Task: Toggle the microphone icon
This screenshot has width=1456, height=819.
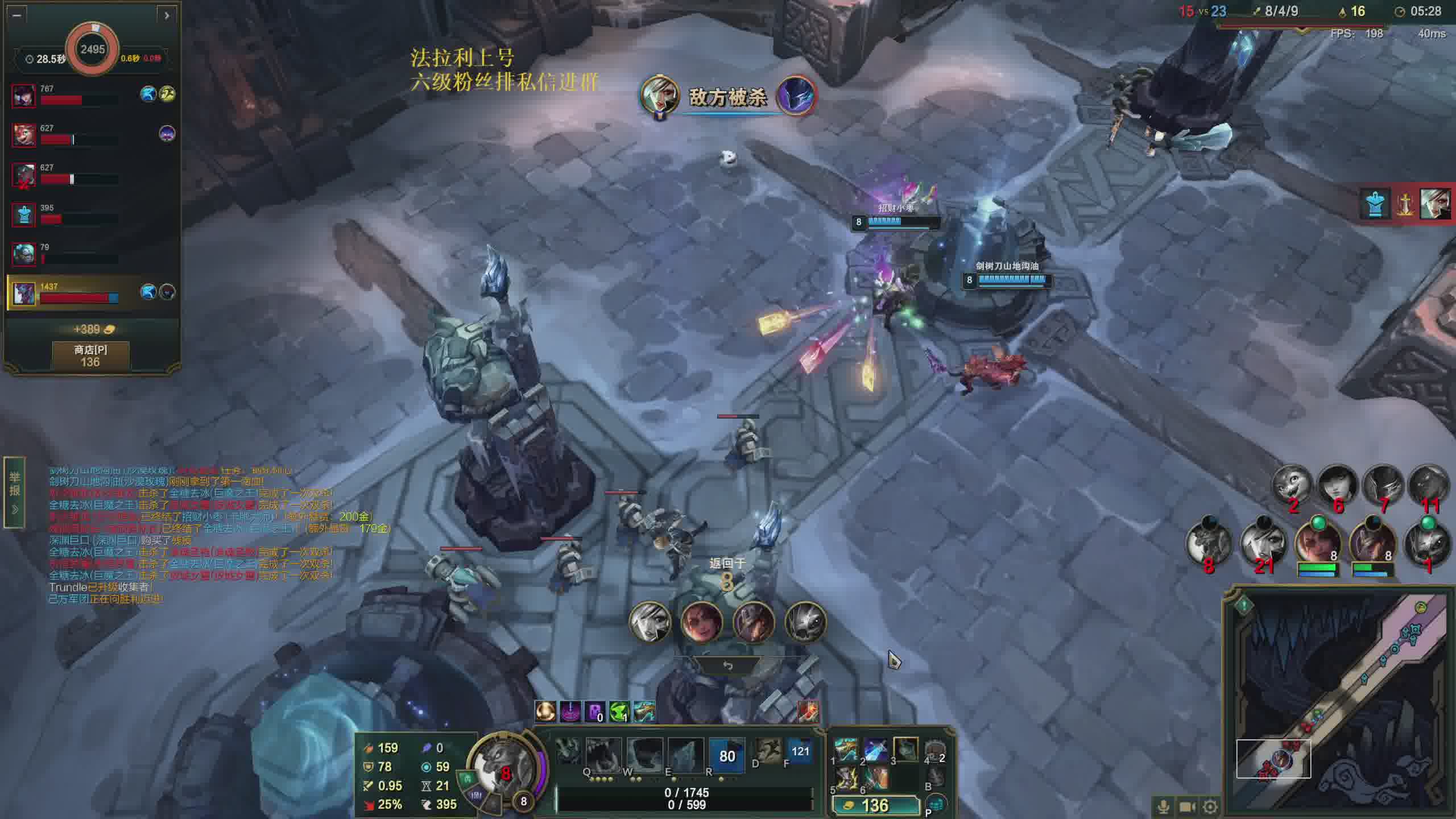Action: point(1163,806)
